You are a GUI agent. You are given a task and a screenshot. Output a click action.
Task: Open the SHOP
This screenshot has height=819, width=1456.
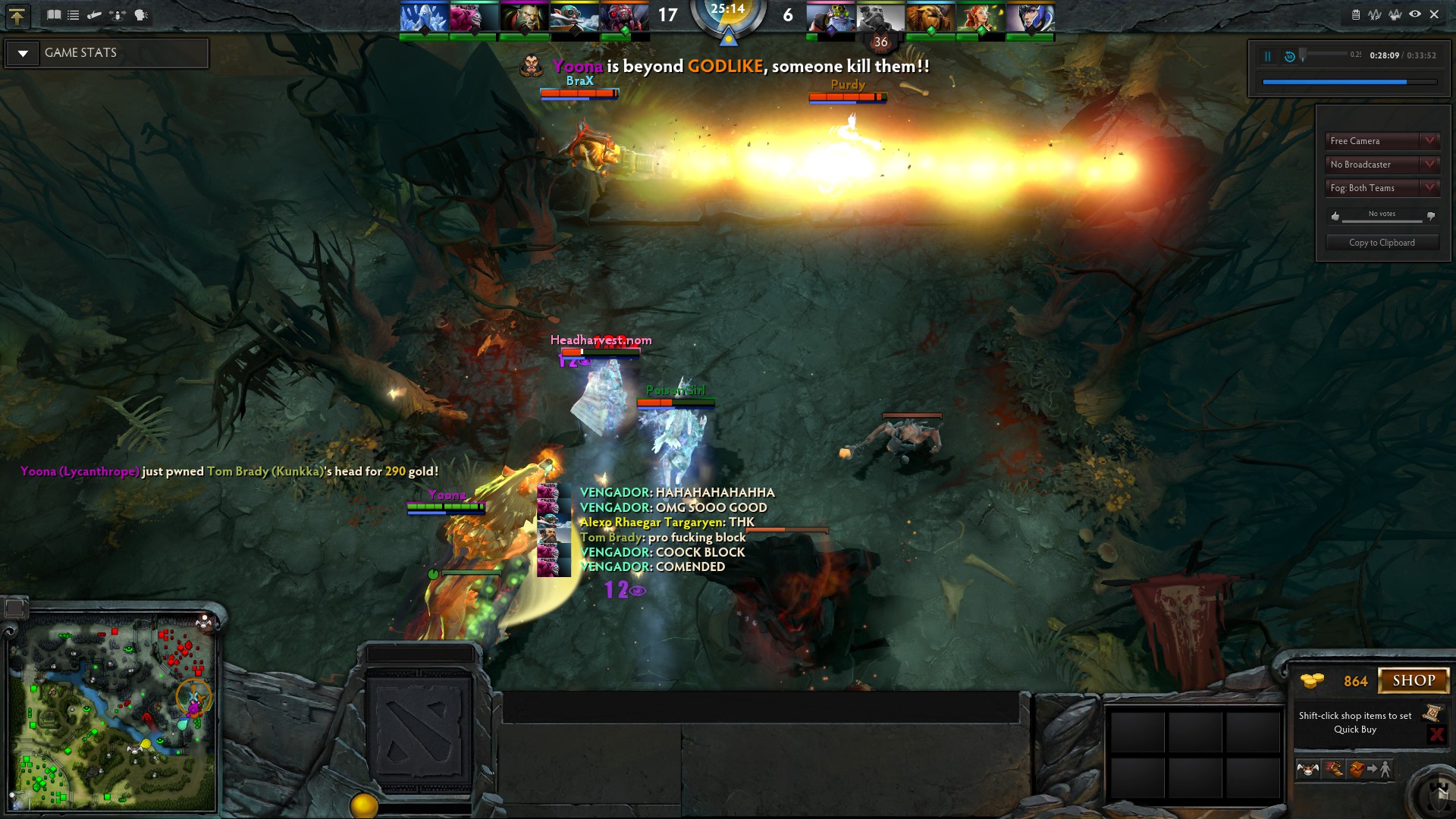(1412, 680)
